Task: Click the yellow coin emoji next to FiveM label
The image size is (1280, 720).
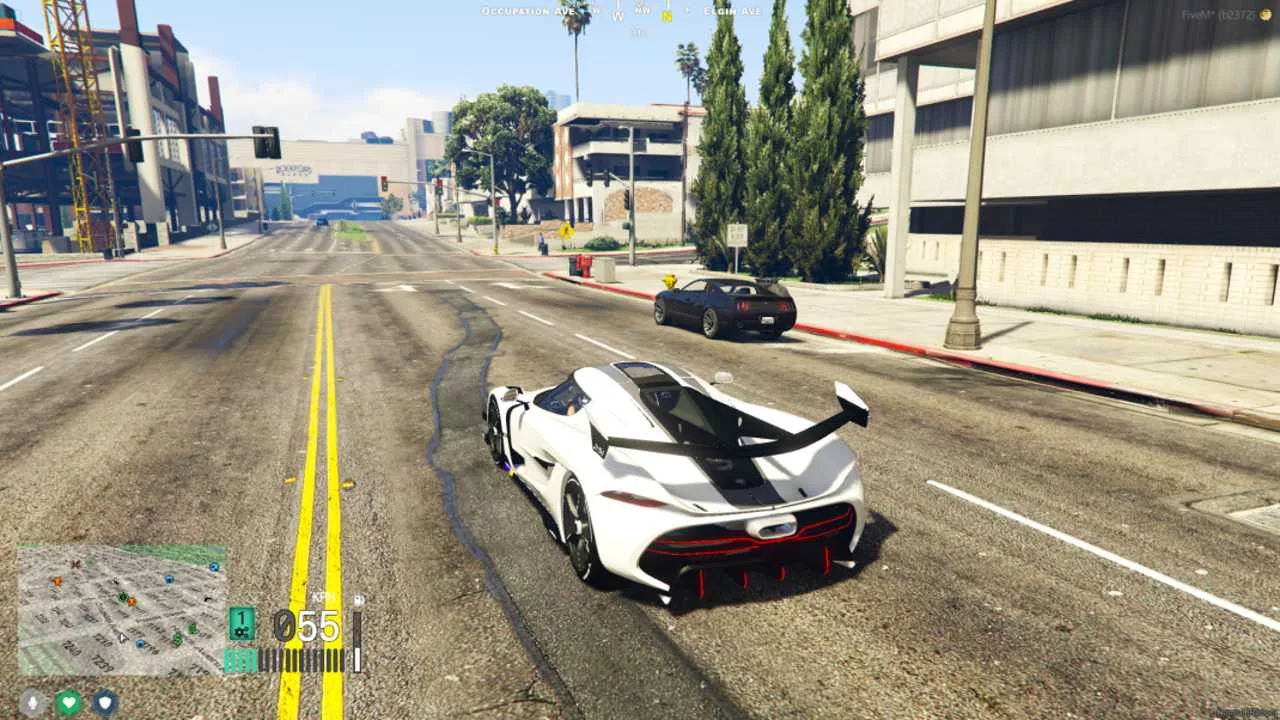Action: [1266, 14]
